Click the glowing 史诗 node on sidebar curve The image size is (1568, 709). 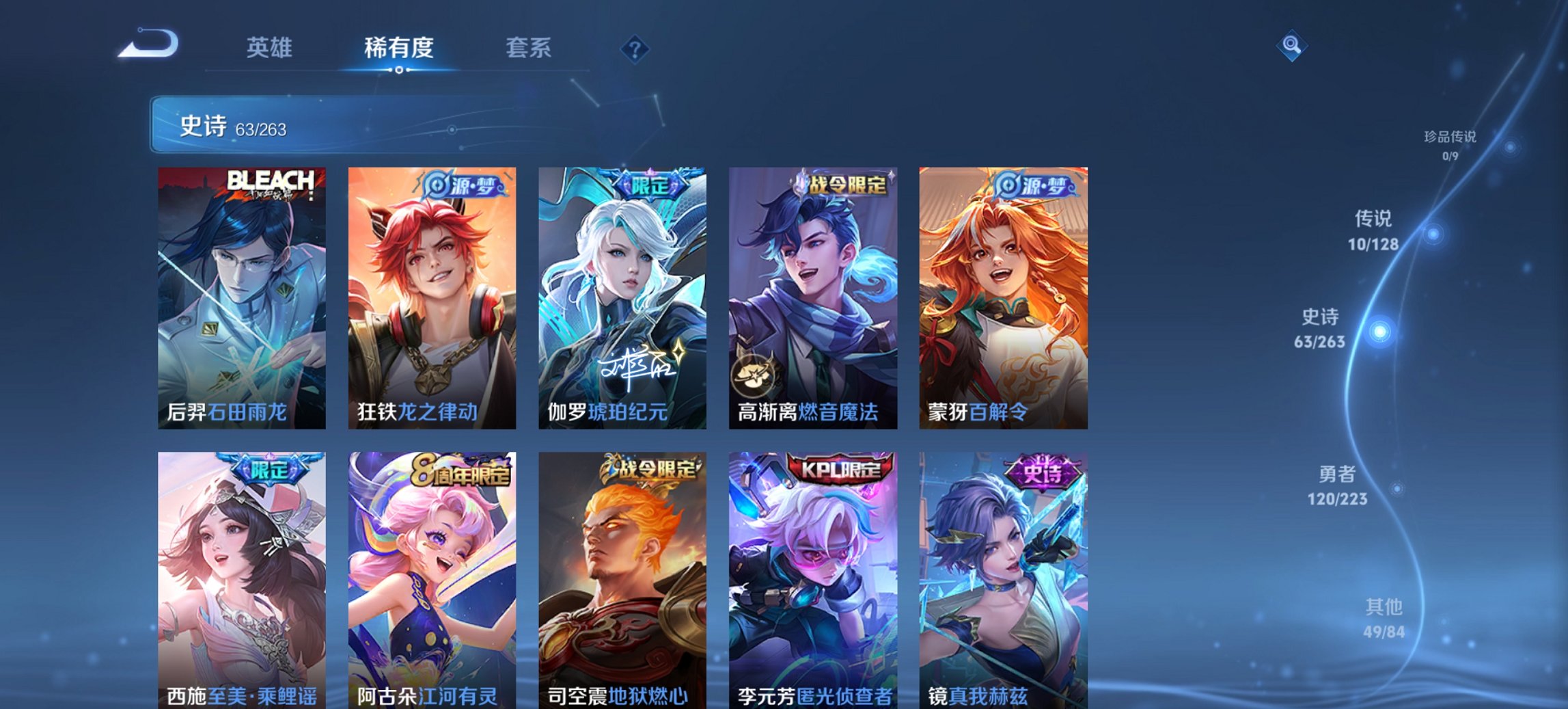1380,332
